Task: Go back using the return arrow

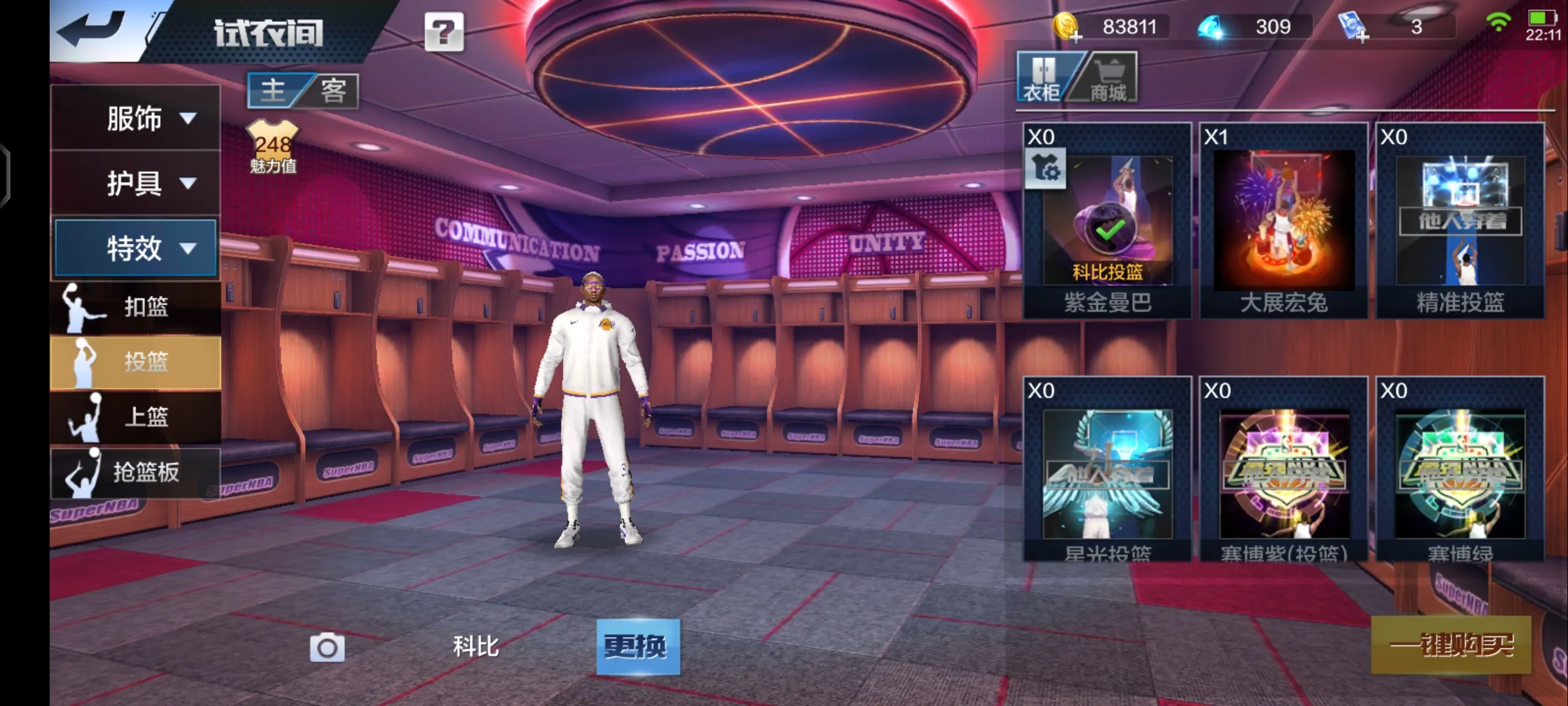Action: pyautogui.click(x=92, y=30)
